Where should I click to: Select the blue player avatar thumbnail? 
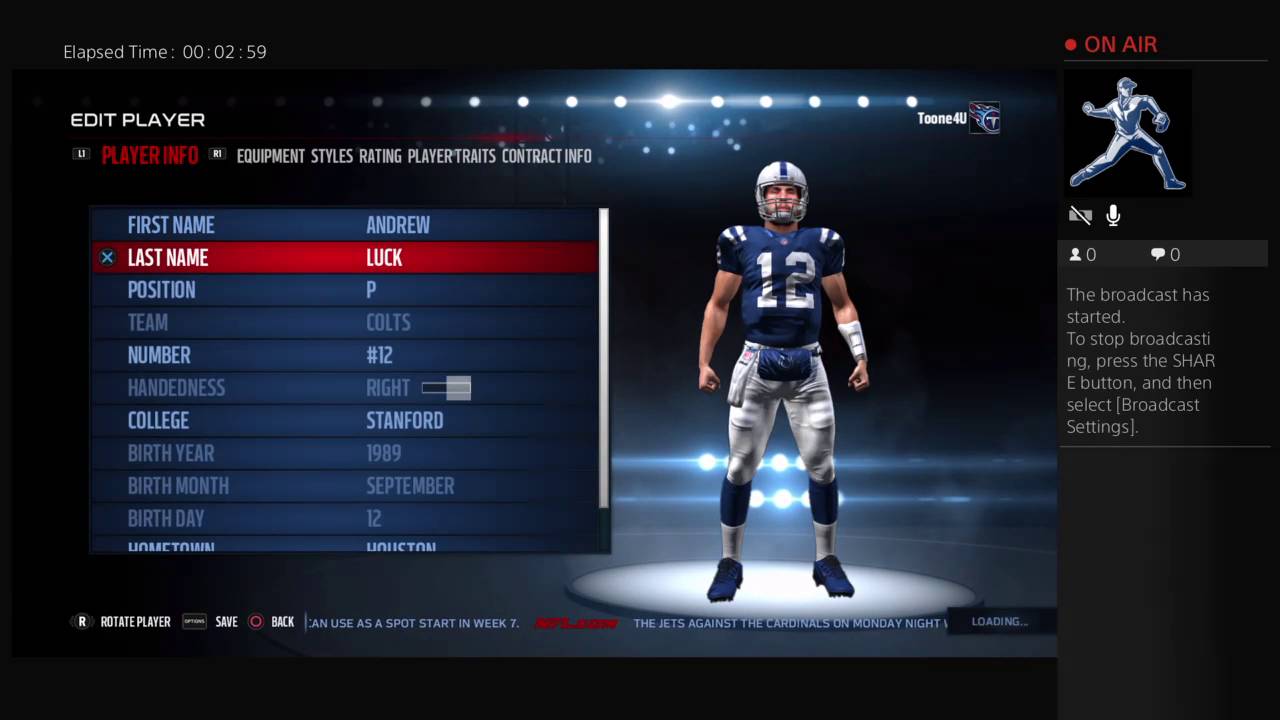(1126, 133)
